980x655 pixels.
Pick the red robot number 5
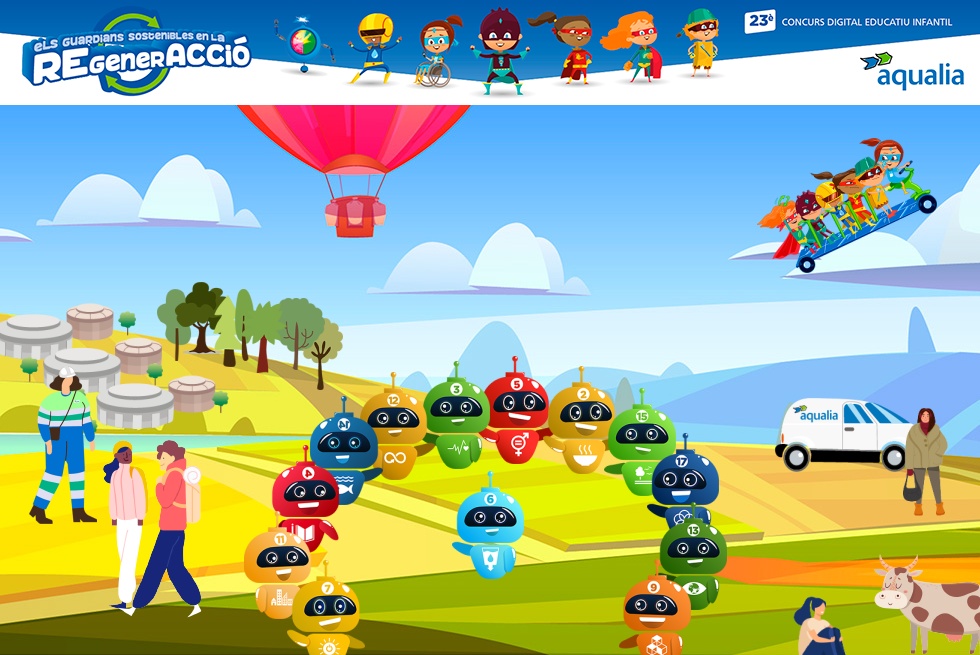pyautogui.click(x=516, y=416)
